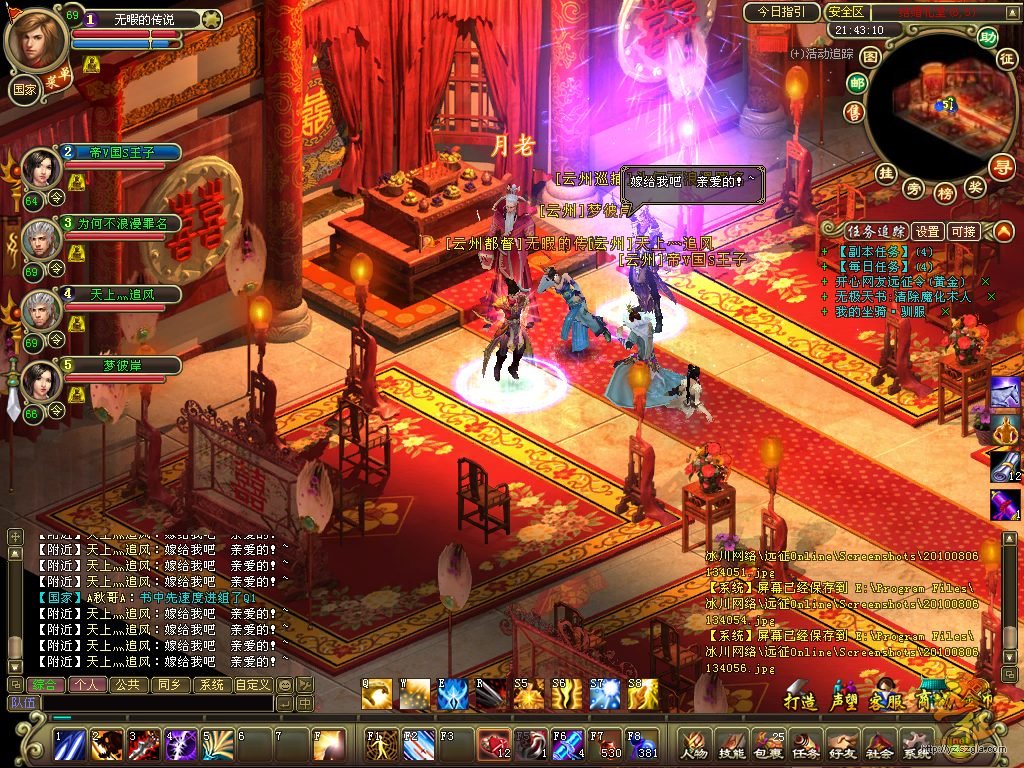Select quest 无极天书:清除魔化木人

tap(903, 296)
